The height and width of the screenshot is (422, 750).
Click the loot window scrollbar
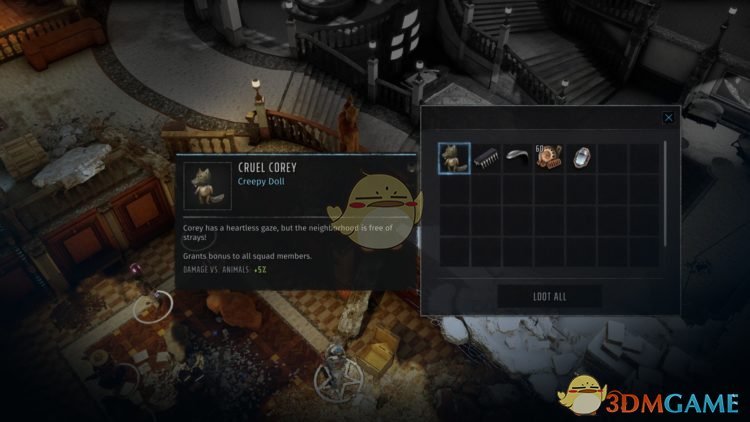tap(665, 190)
